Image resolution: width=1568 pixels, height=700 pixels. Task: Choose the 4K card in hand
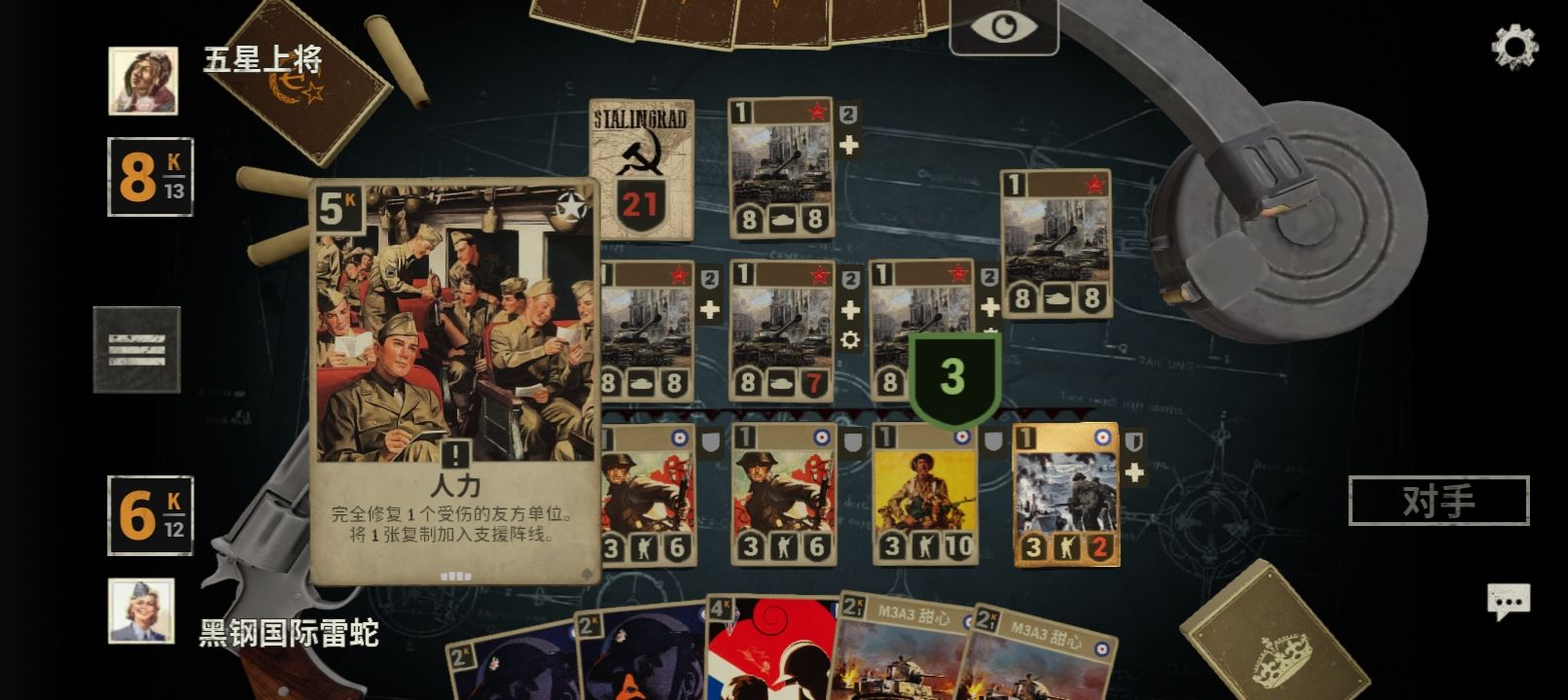click(768, 649)
